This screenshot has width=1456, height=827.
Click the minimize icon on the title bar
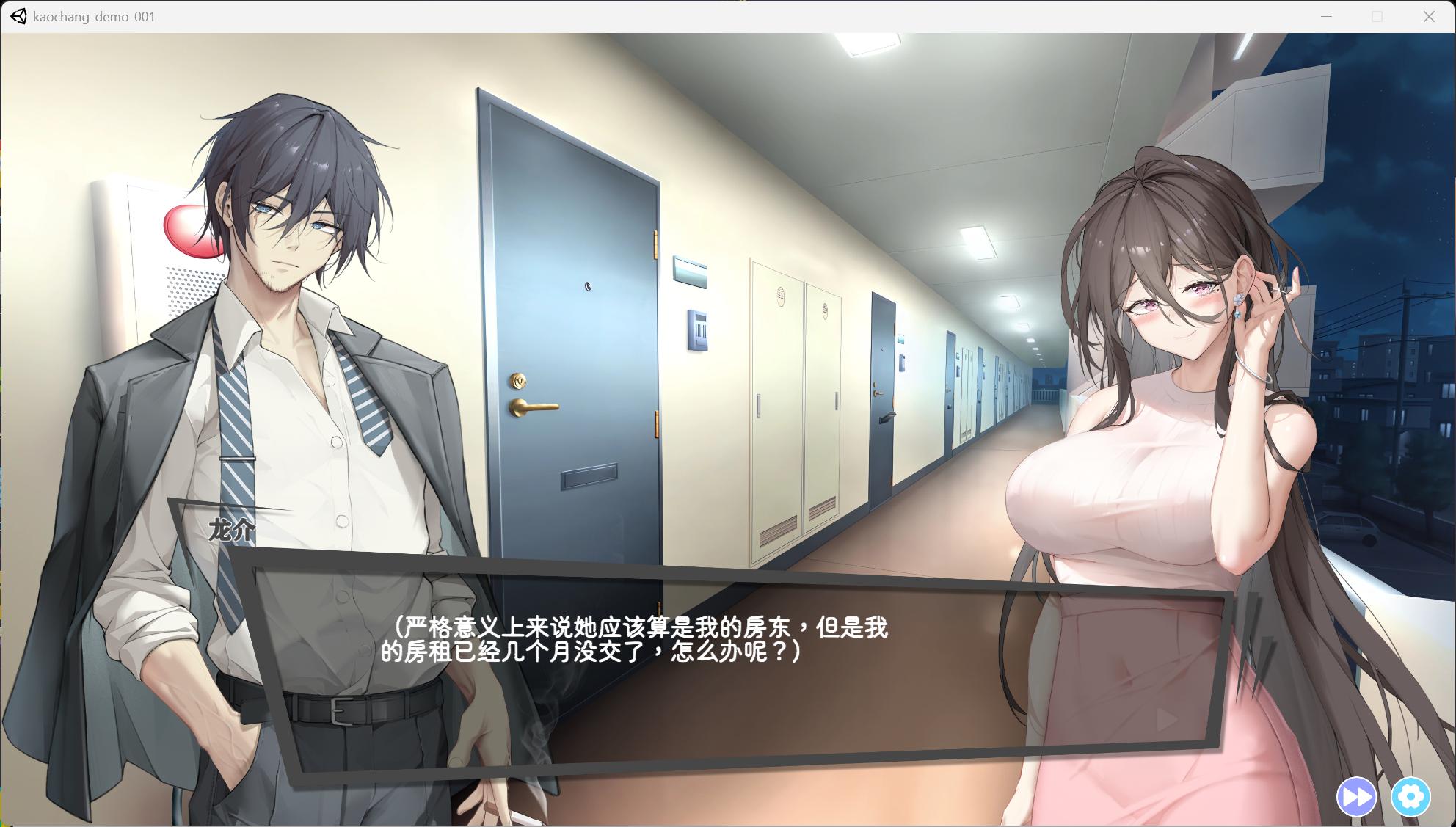tap(1325, 15)
